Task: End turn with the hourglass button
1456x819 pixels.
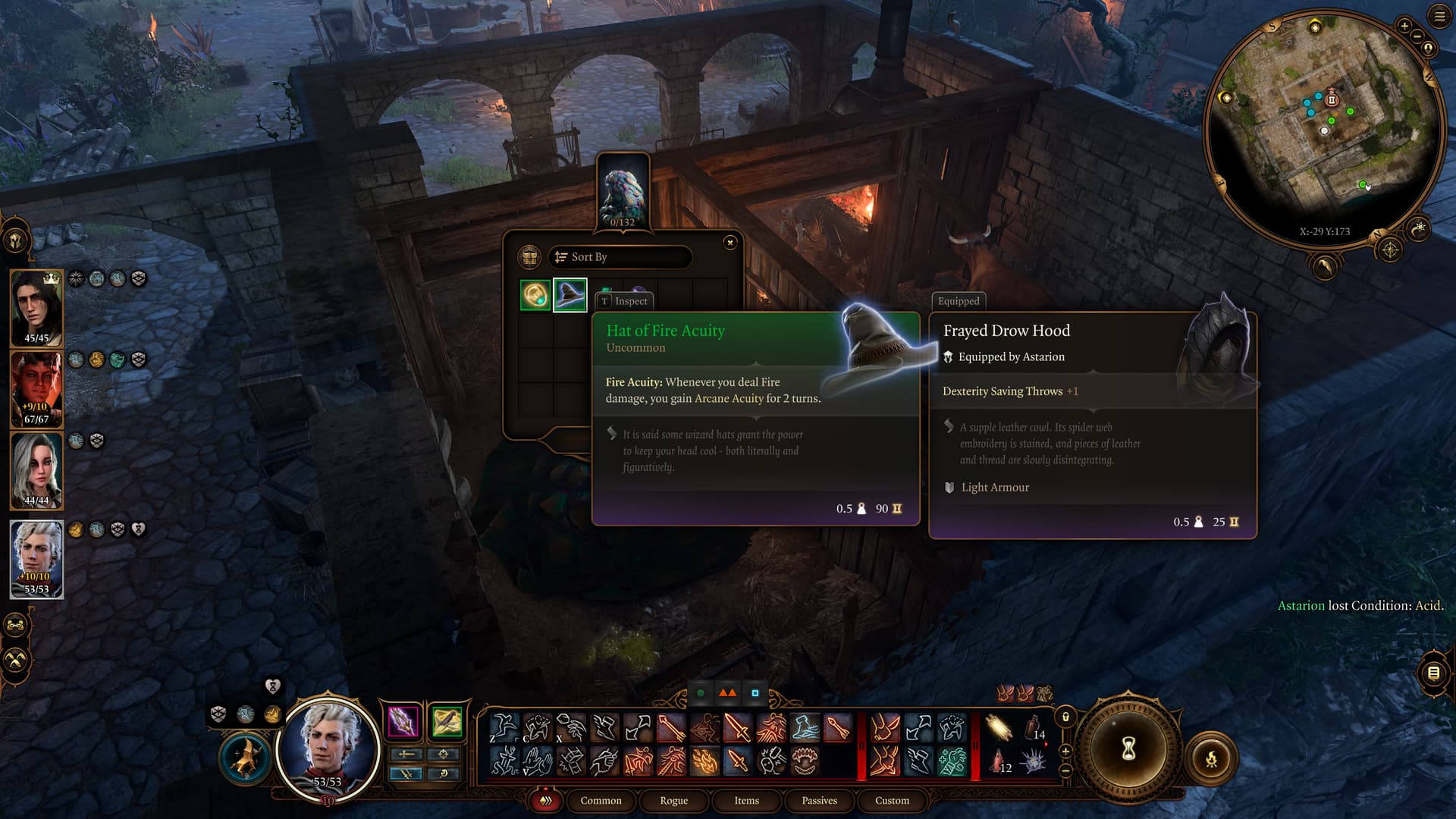Action: pos(1128,749)
